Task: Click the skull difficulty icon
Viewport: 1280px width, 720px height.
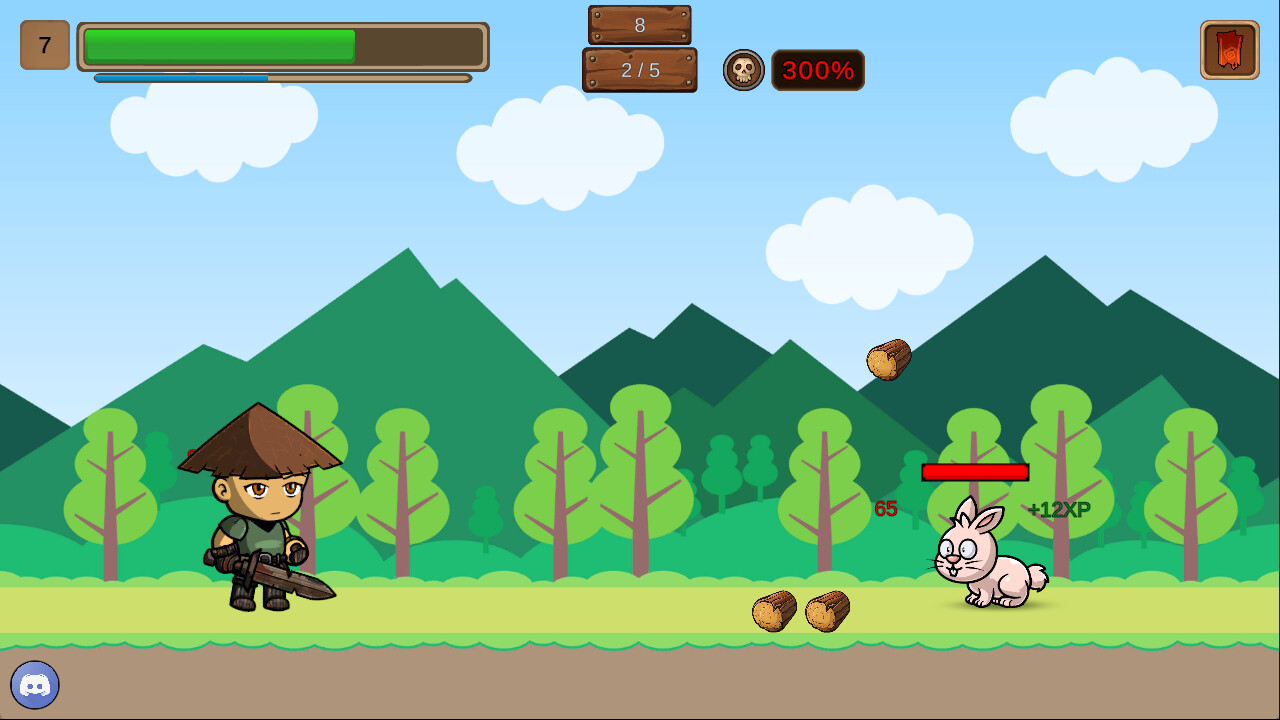Action: point(744,70)
